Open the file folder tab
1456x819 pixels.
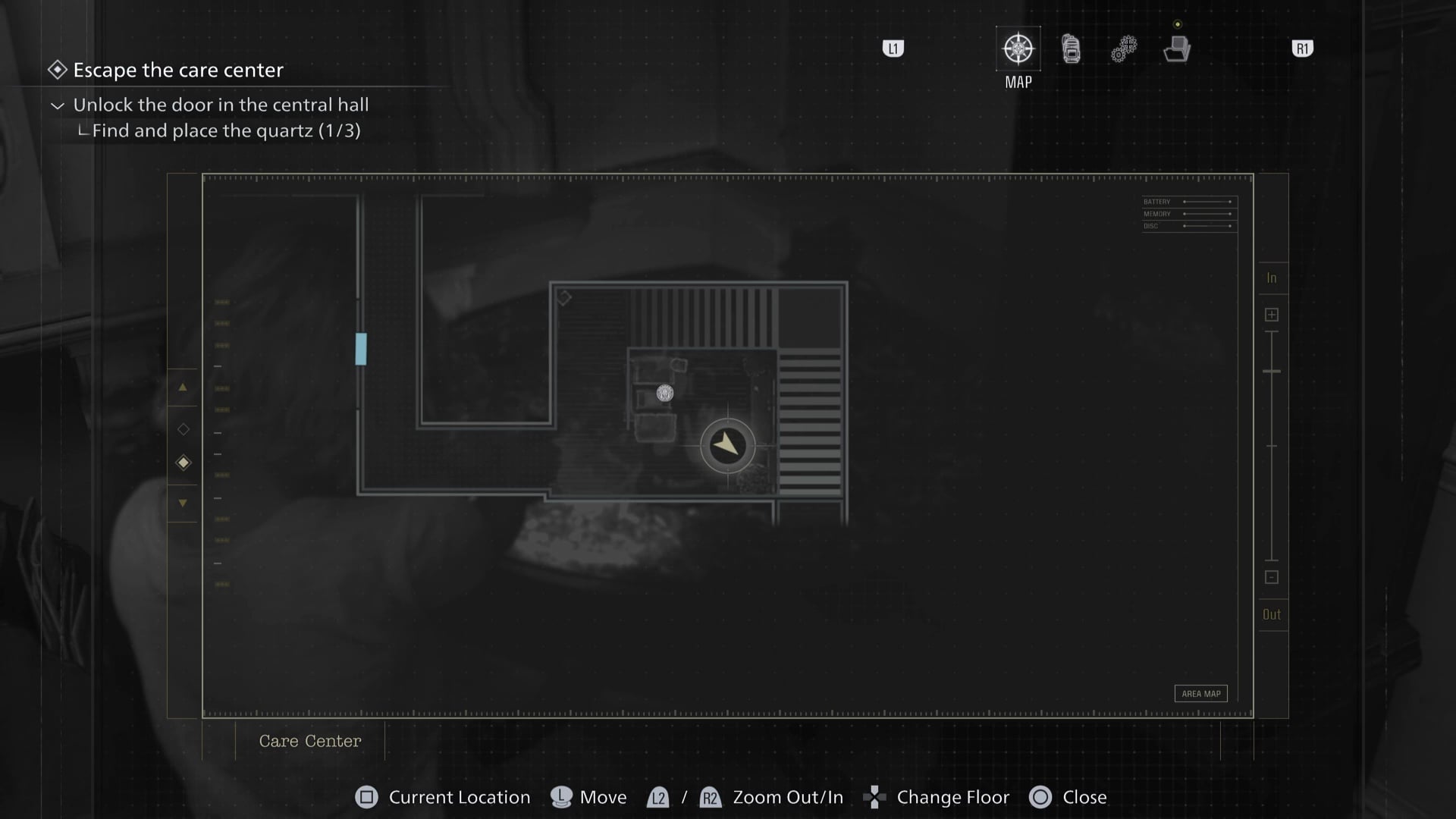coord(1177,49)
